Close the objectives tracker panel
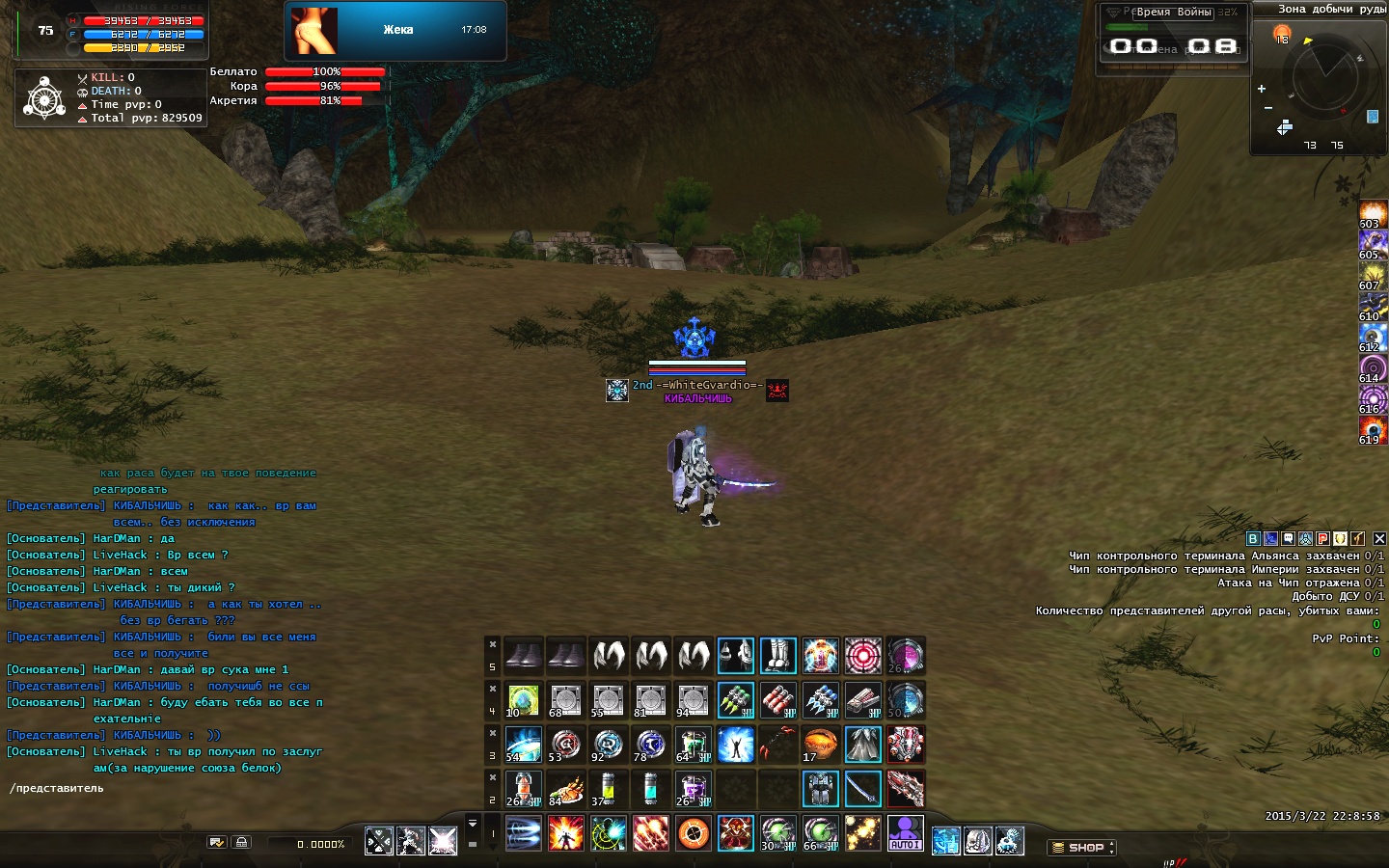 point(1379,539)
